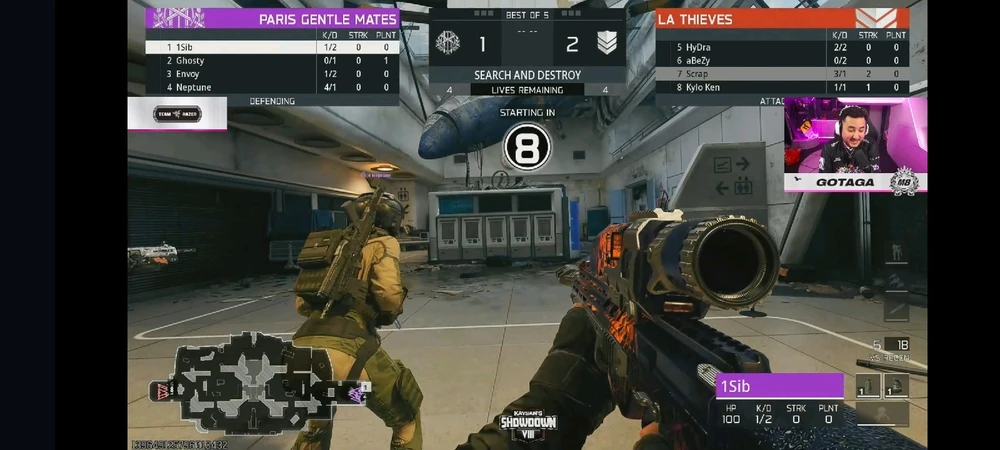Click the Kaysan's Showdown VIII logo
The image size is (1000, 450).
tap(529, 425)
